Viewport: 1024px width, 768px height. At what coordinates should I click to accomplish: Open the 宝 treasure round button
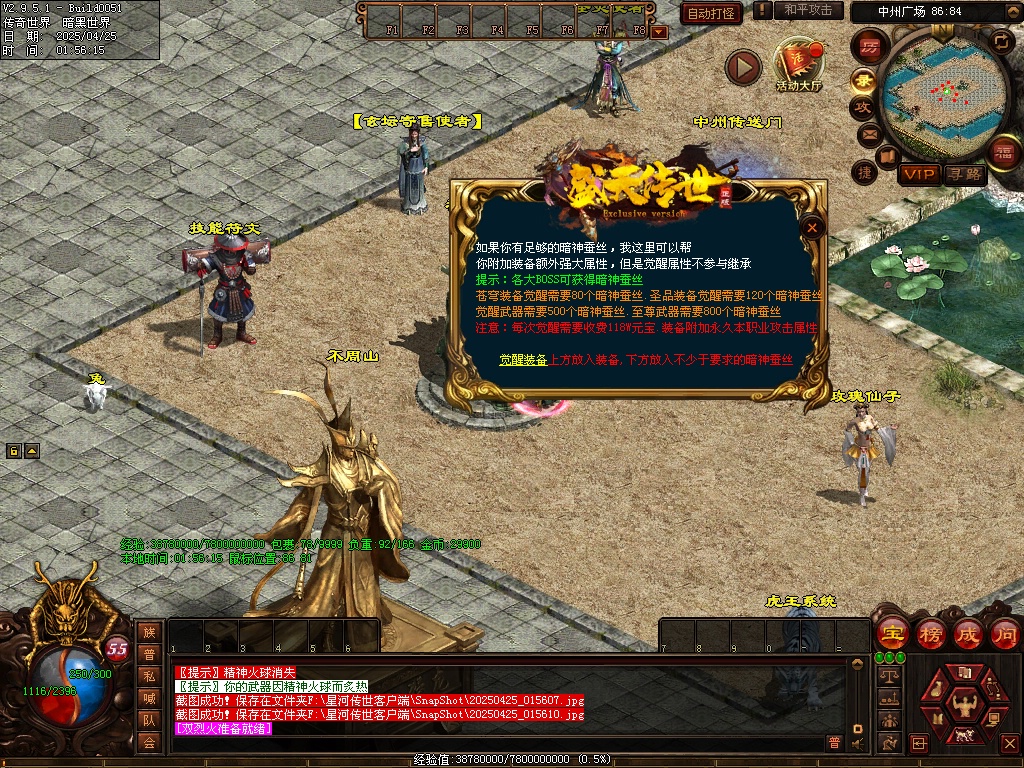click(x=891, y=633)
